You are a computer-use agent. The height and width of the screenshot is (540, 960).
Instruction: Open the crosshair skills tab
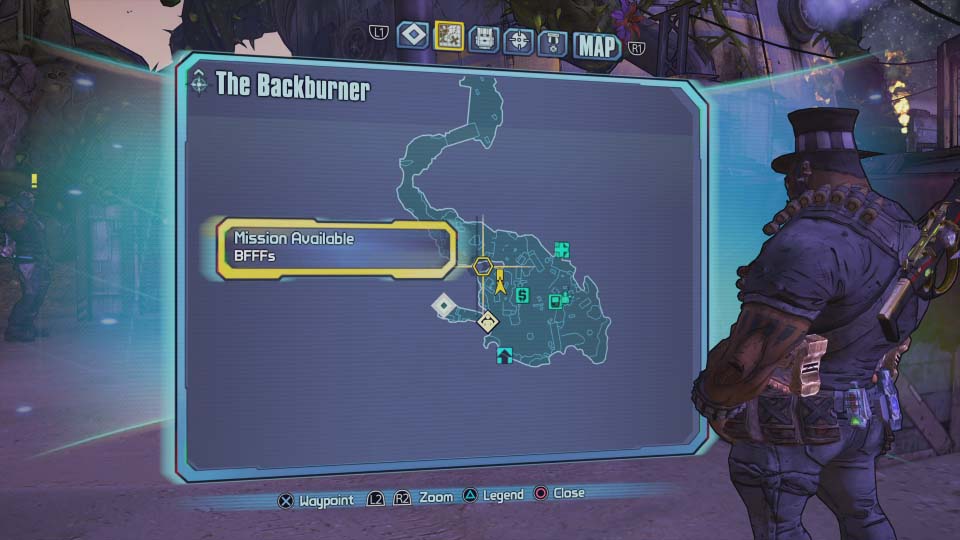point(517,40)
